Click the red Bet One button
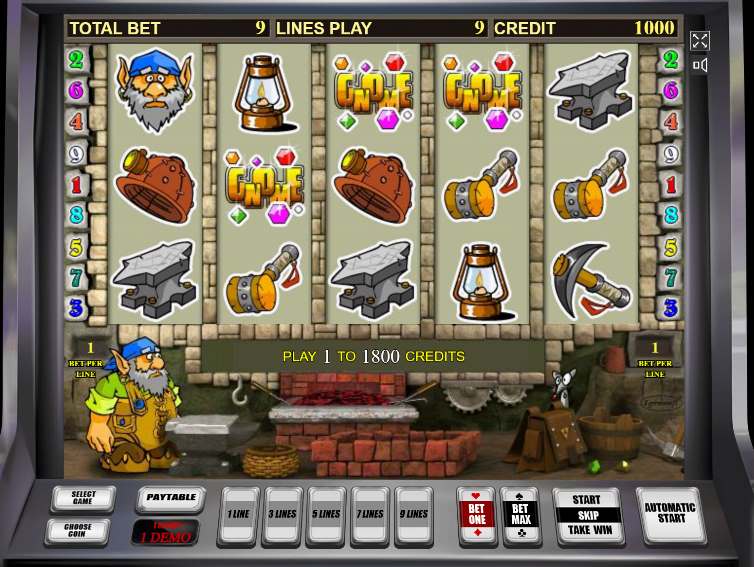Screen dimensions: 754x567 coord(475,515)
